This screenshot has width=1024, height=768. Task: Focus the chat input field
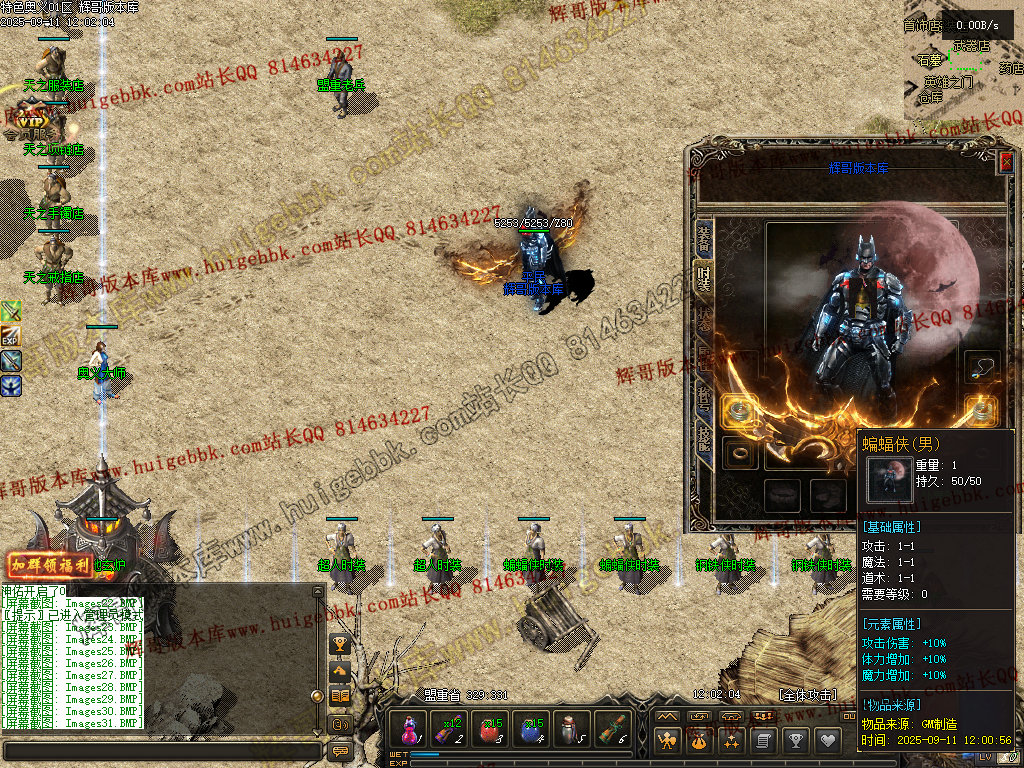[x=160, y=750]
